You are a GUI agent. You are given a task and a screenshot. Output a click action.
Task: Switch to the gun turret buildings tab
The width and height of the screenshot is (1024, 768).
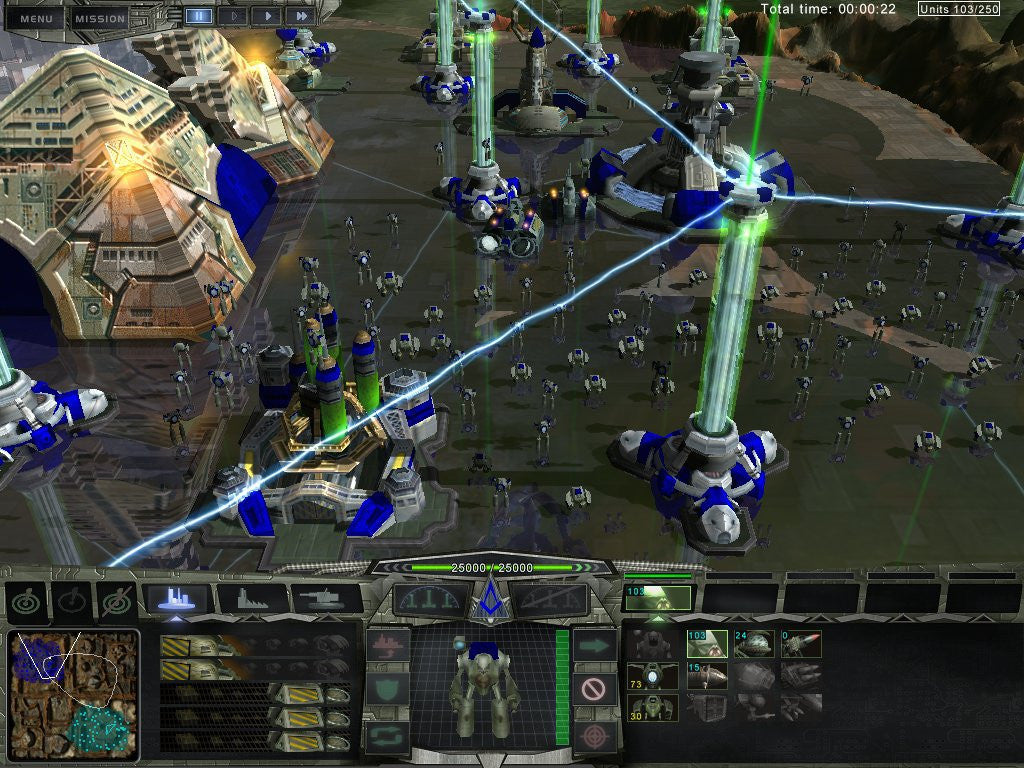[326, 599]
